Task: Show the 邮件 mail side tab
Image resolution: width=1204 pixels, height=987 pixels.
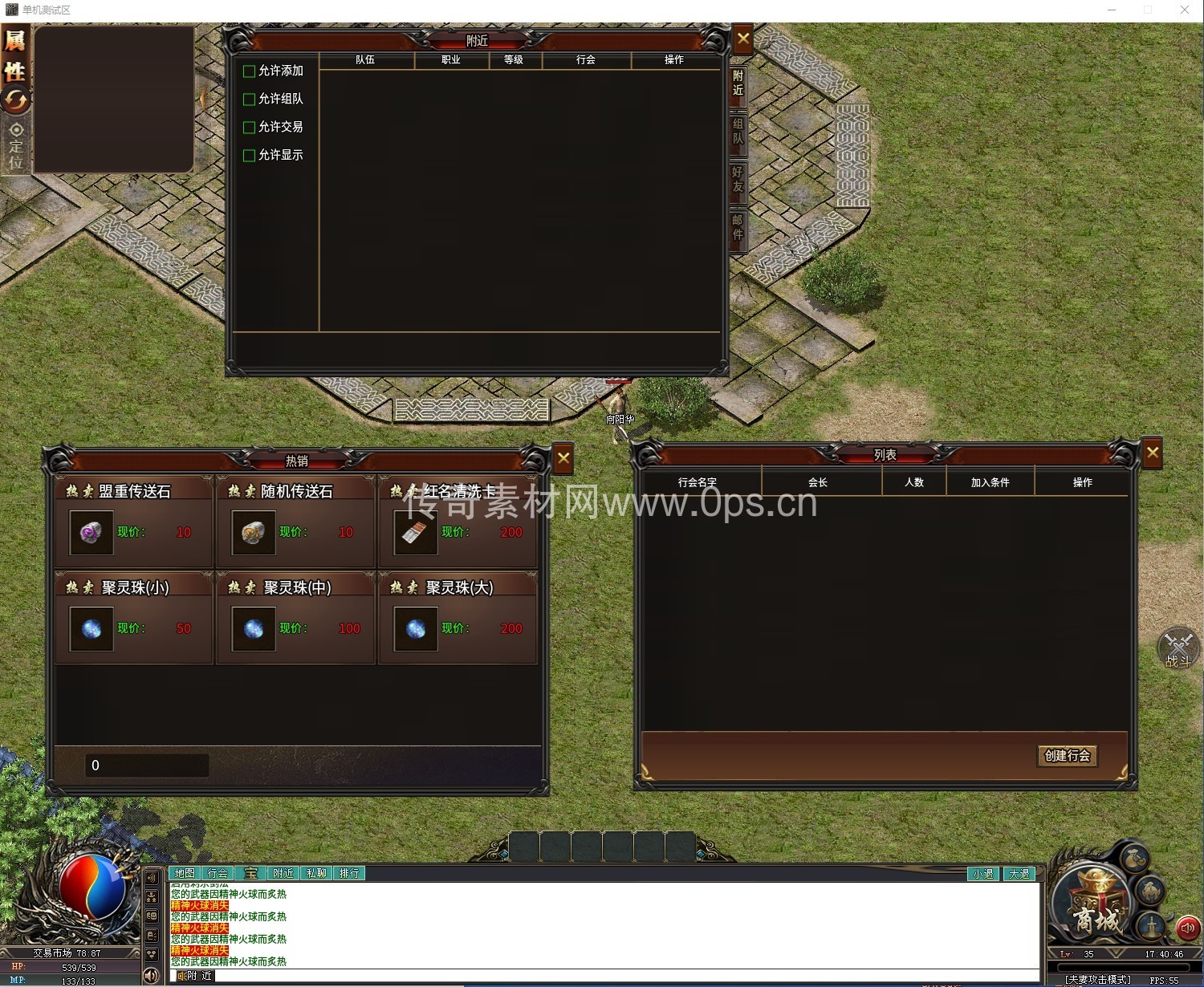Action: (738, 228)
